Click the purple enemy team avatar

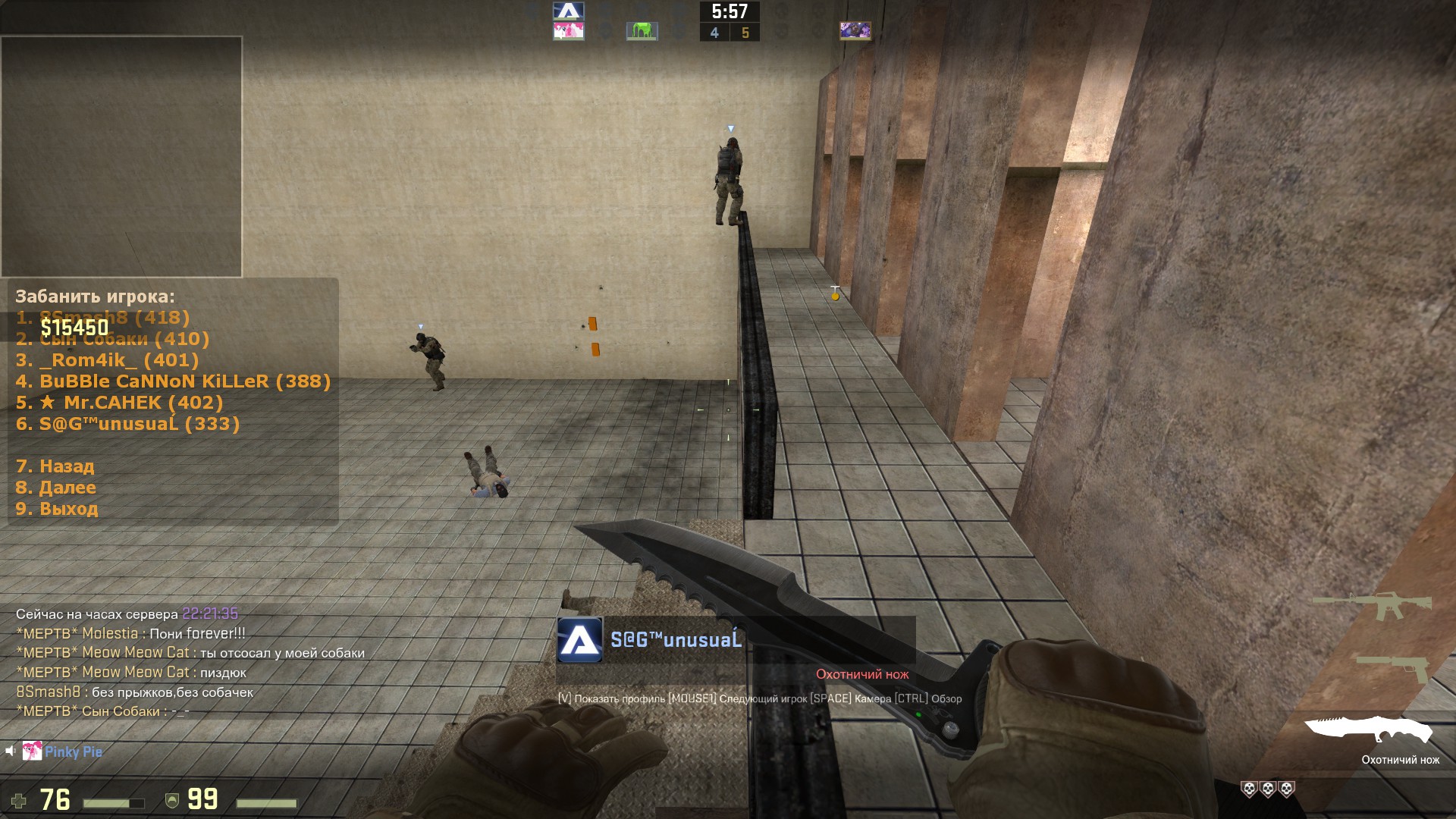[855, 31]
